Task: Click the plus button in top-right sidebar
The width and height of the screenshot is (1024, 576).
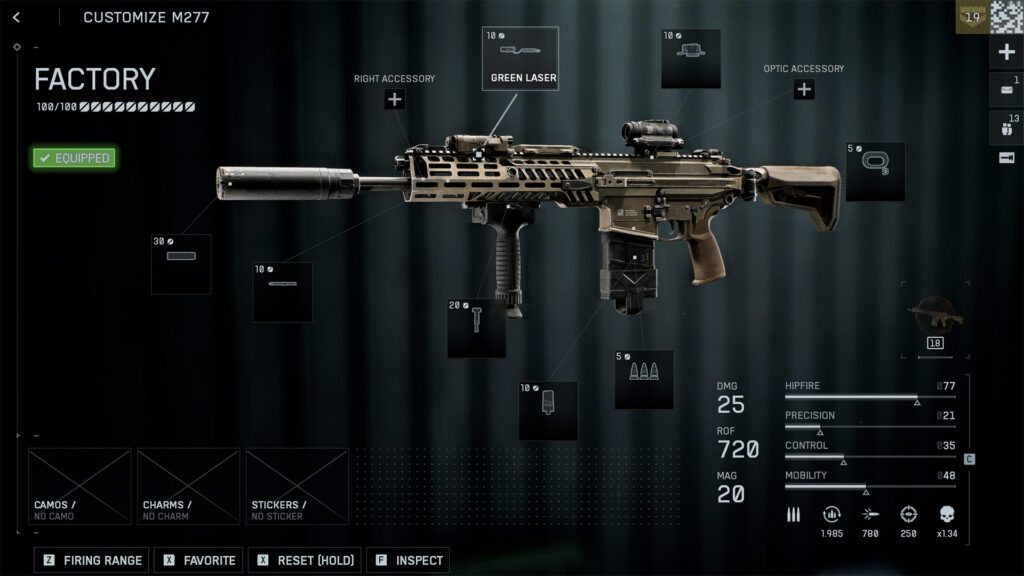Action: [1007, 52]
